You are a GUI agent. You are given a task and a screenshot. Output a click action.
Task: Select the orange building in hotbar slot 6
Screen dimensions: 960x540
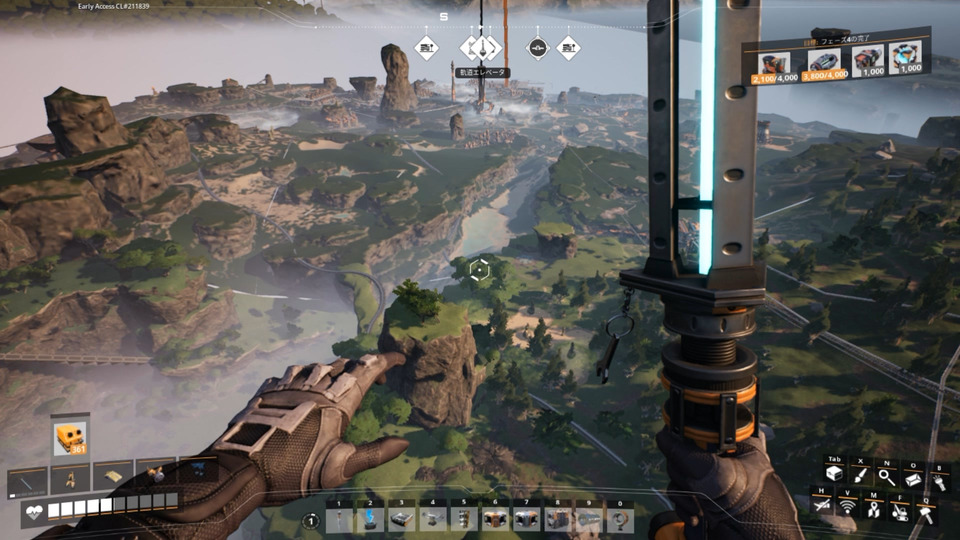point(495,519)
